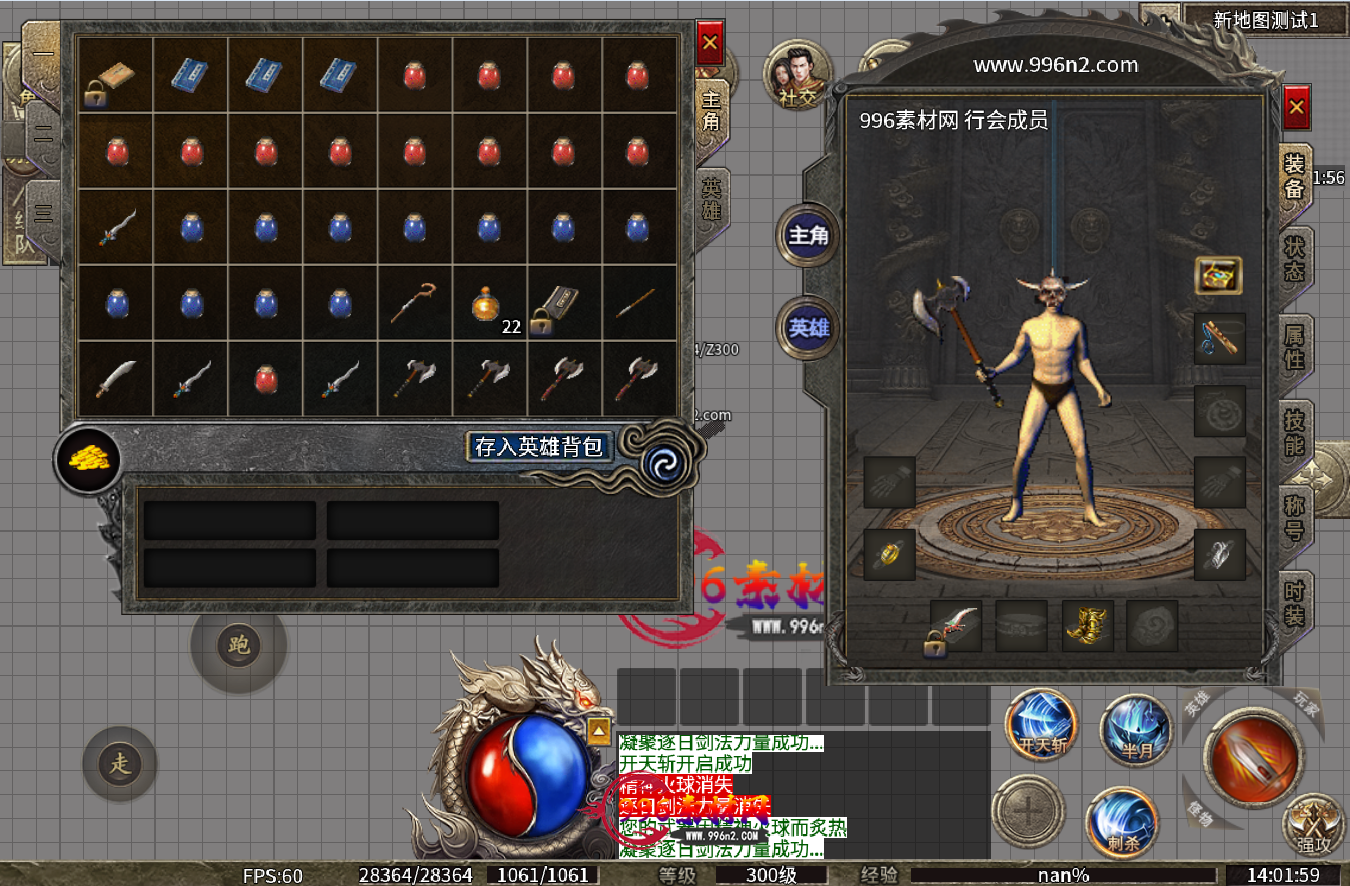Close the inventory bag window
This screenshot has width=1350, height=886.
pyautogui.click(x=710, y=43)
